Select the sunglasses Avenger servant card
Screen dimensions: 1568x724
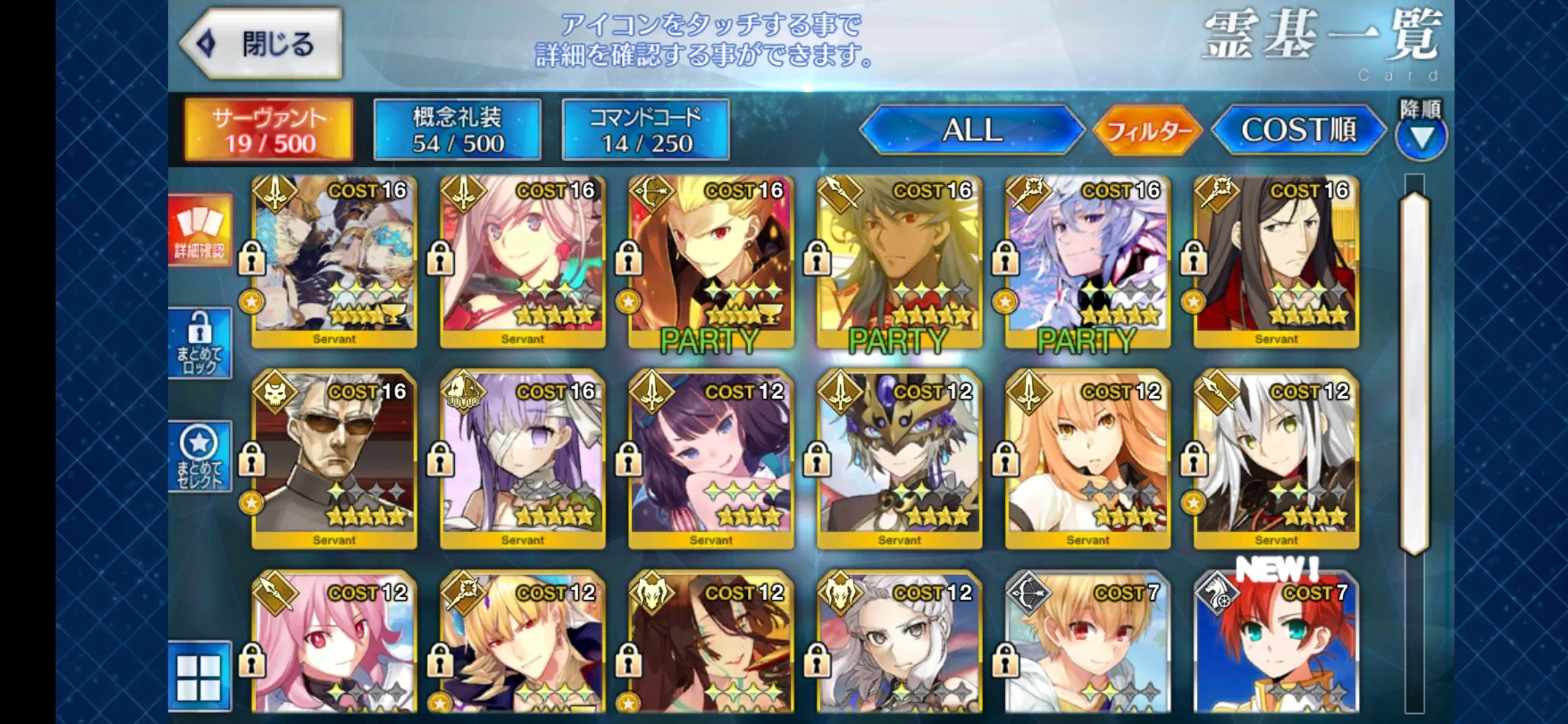[x=334, y=460]
